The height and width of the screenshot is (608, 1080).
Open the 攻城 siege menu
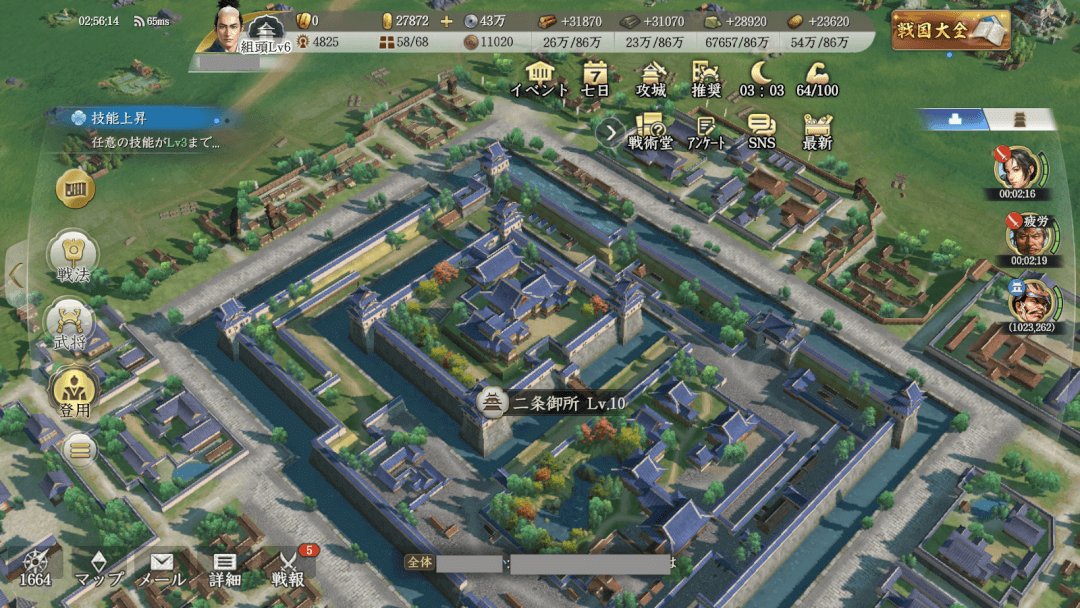651,77
